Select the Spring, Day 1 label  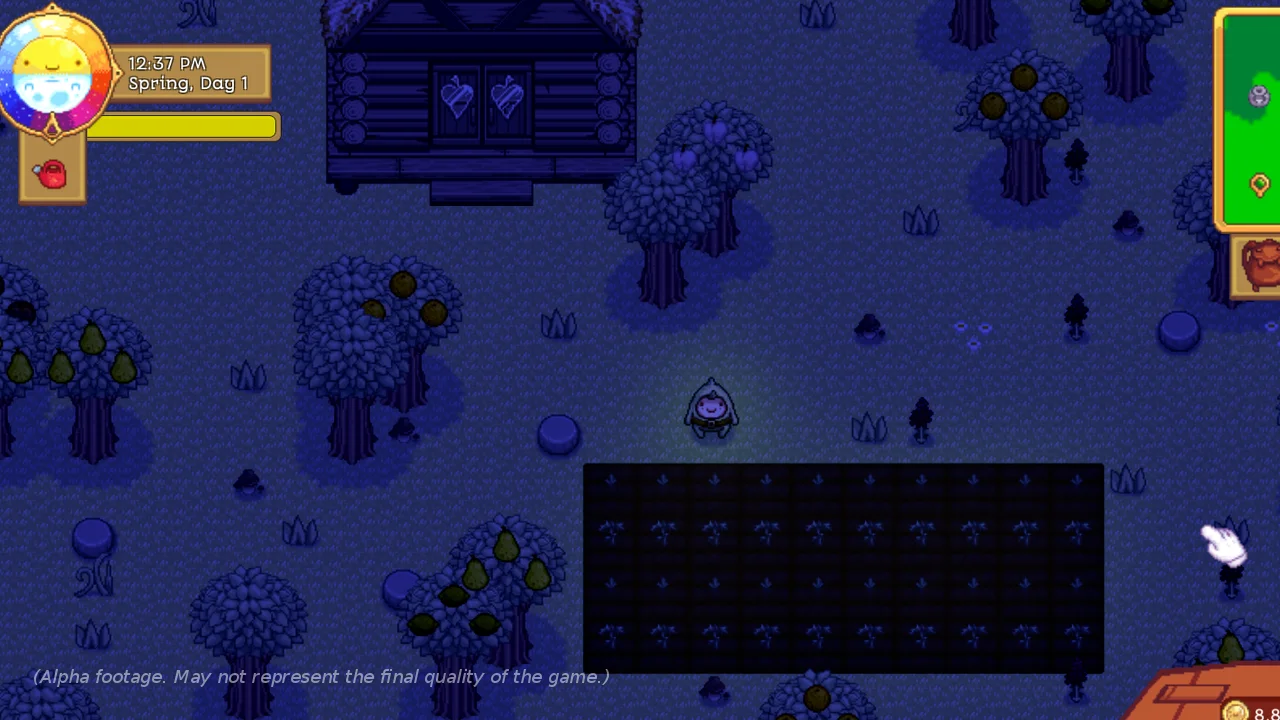click(190, 84)
